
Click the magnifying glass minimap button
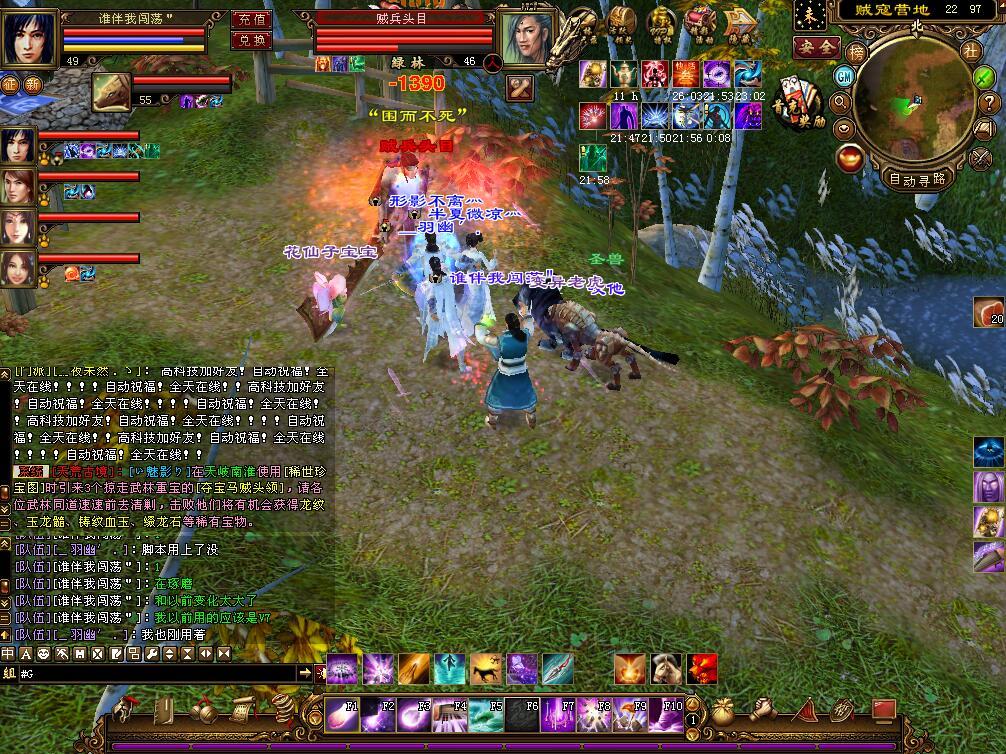coord(840,102)
